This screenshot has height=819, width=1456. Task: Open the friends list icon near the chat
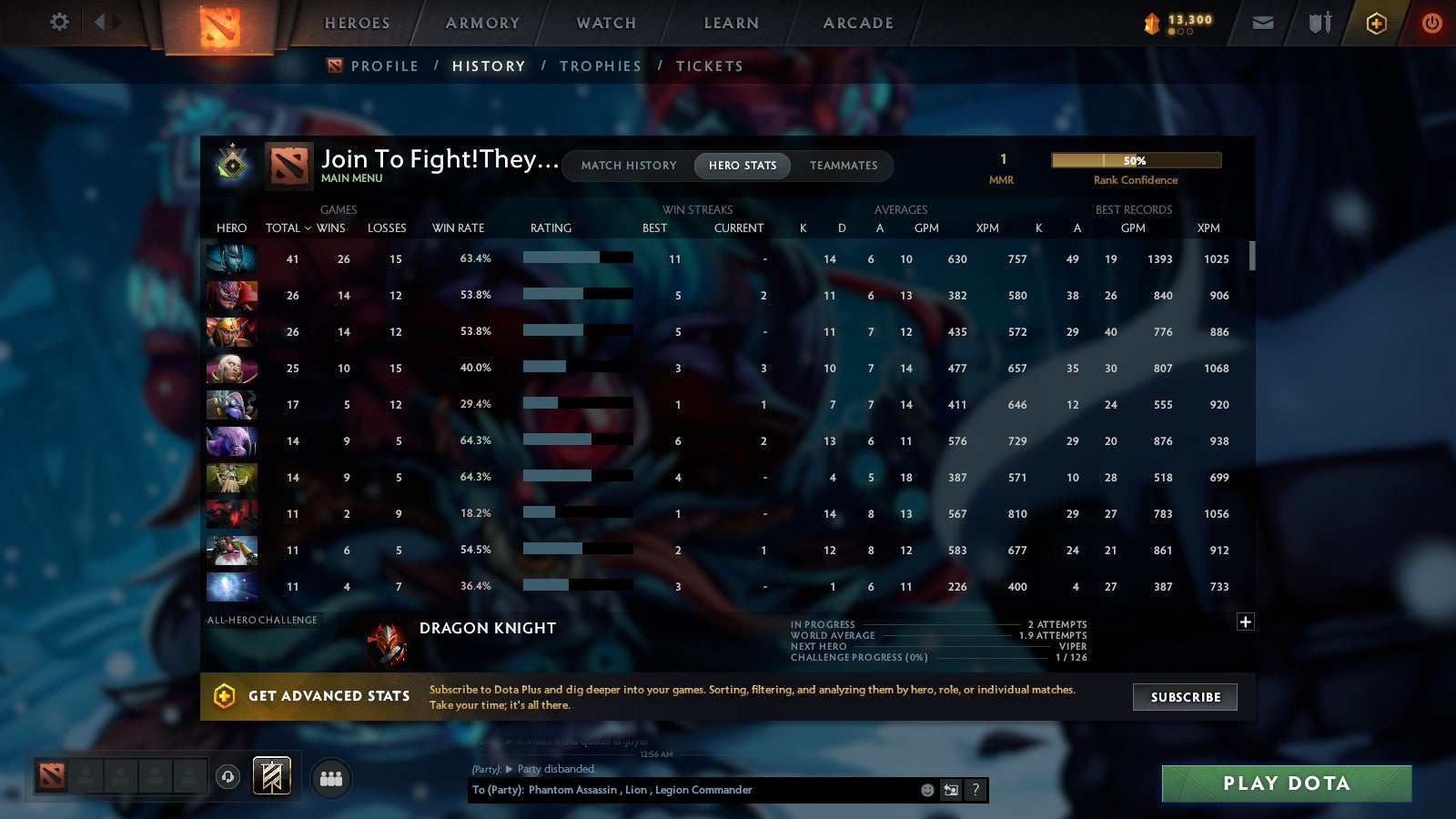pos(331,778)
